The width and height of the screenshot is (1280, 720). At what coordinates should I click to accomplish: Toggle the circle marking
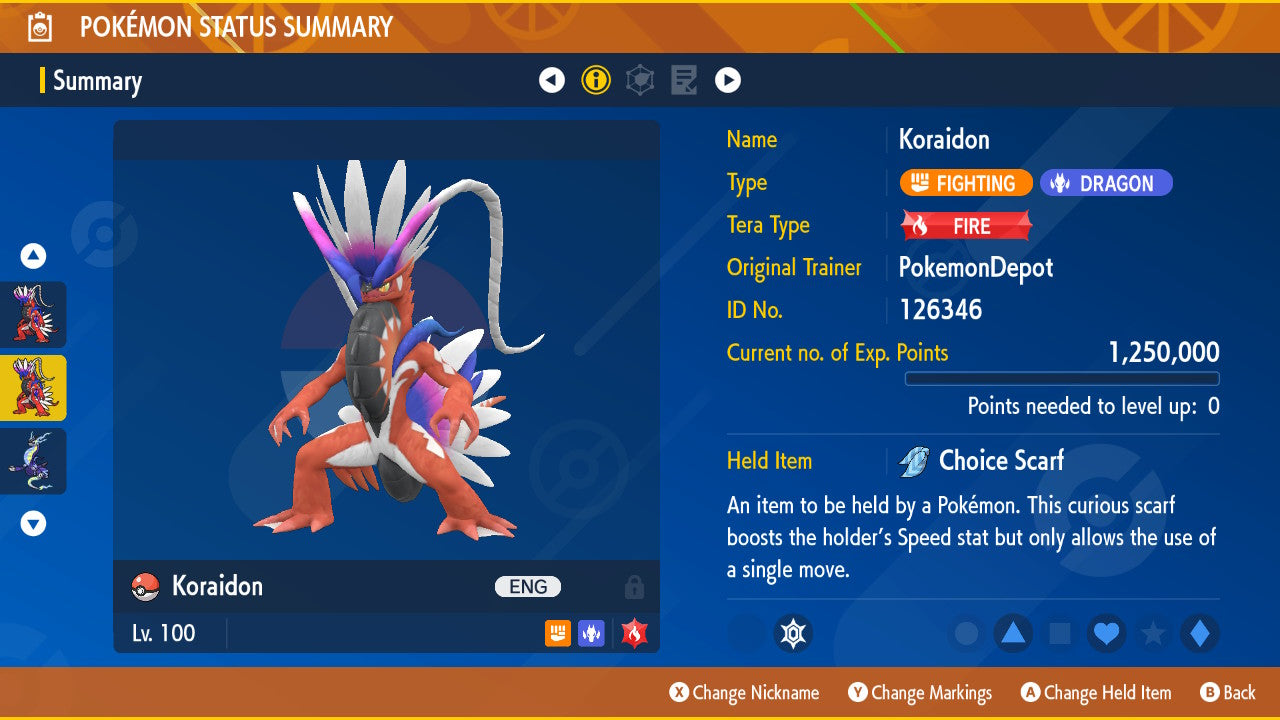(966, 634)
